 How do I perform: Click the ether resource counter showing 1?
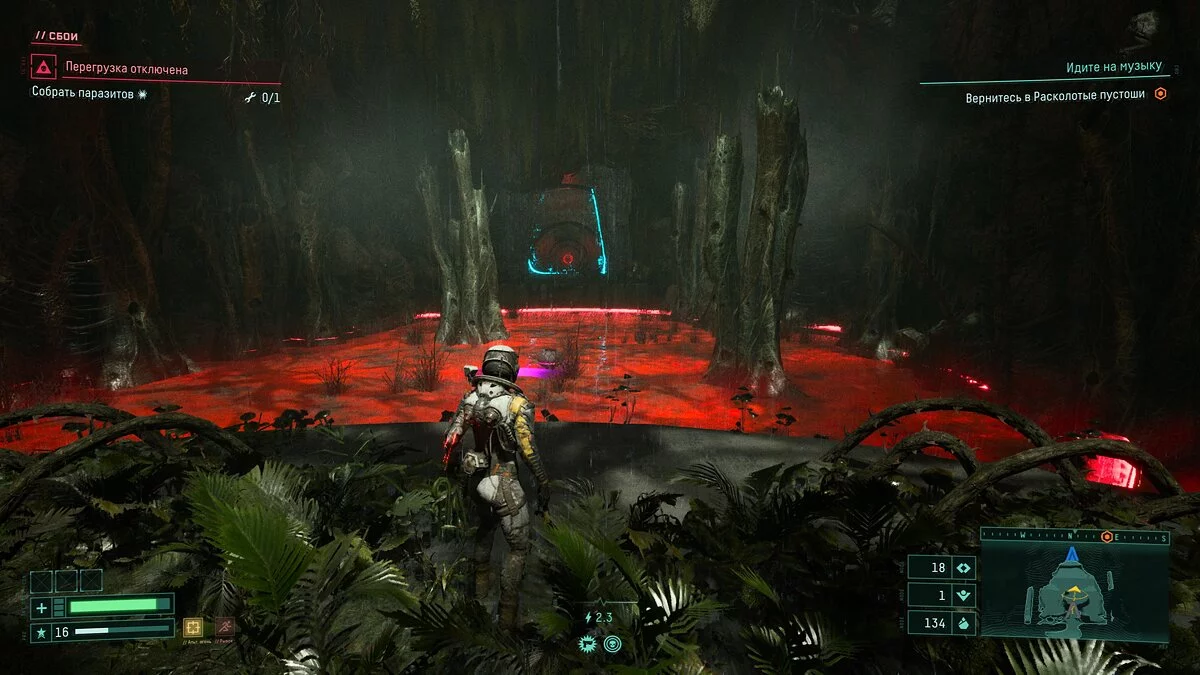[941, 595]
